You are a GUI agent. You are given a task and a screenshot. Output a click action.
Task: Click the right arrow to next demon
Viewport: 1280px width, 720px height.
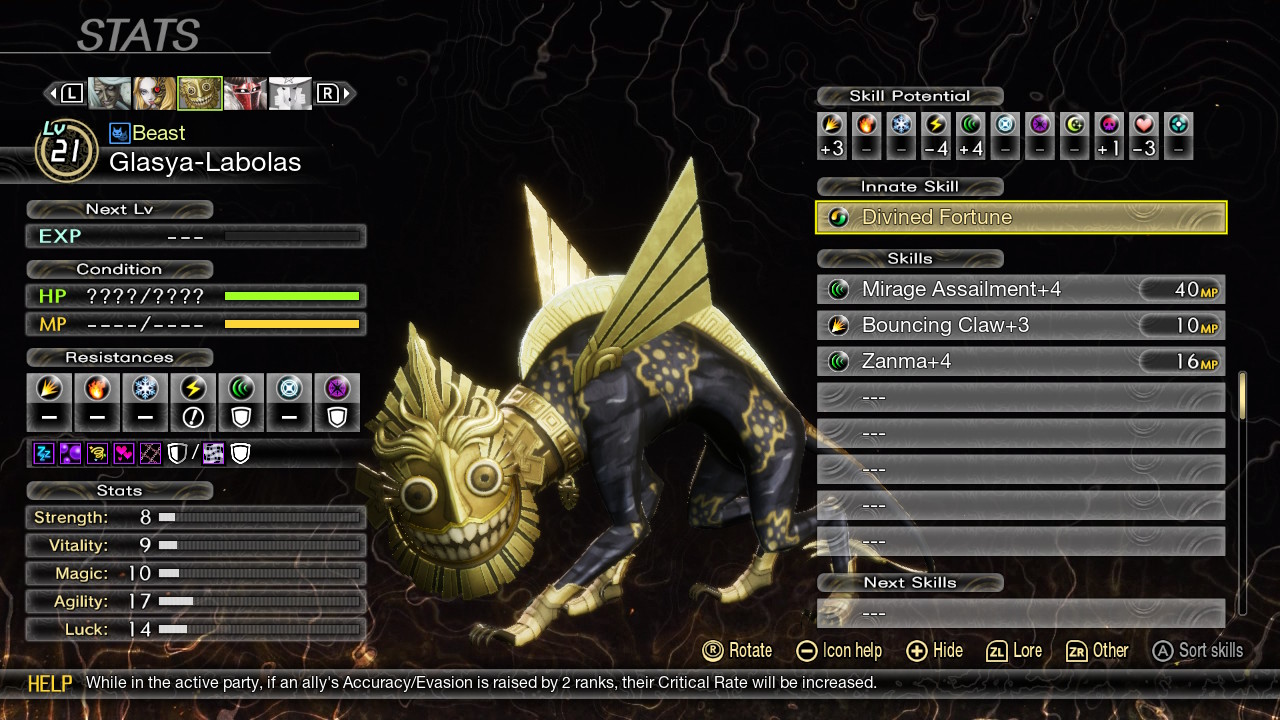pos(348,93)
